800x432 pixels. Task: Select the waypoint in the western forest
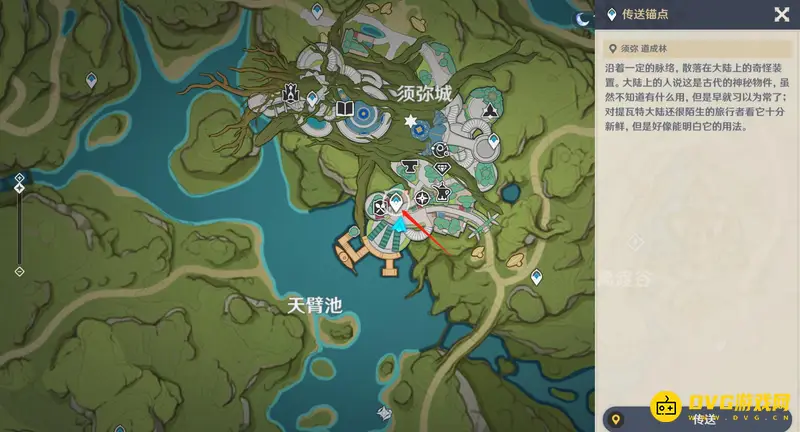click(91, 79)
